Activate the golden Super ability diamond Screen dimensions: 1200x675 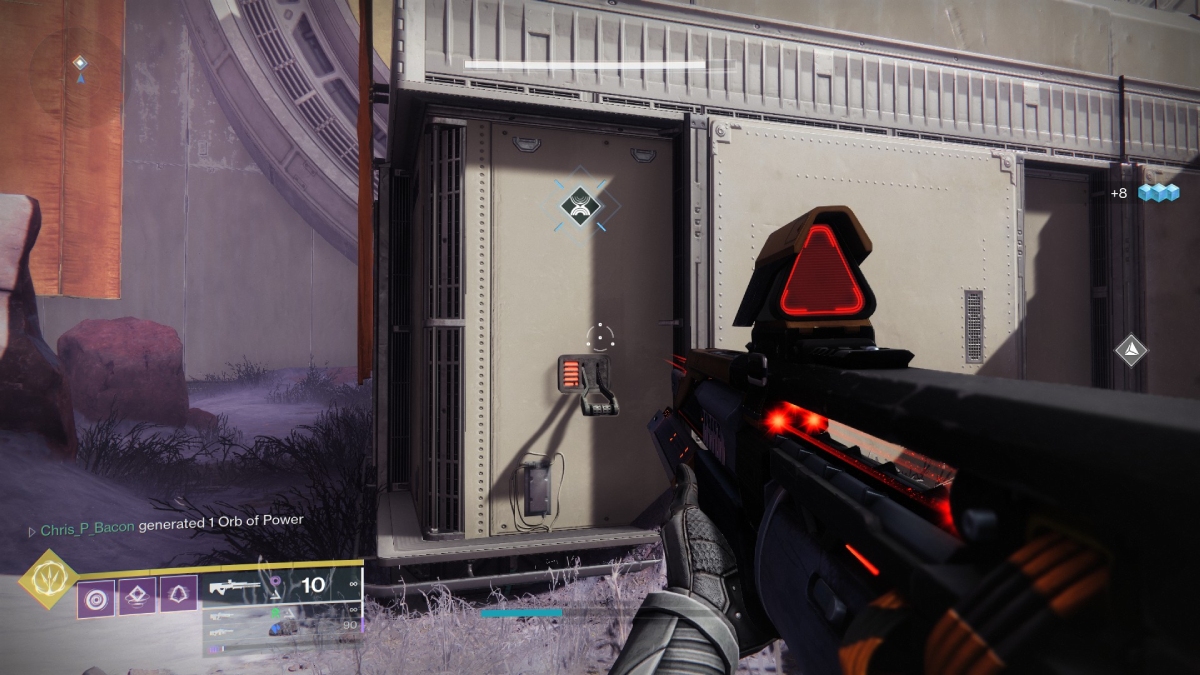(47, 580)
